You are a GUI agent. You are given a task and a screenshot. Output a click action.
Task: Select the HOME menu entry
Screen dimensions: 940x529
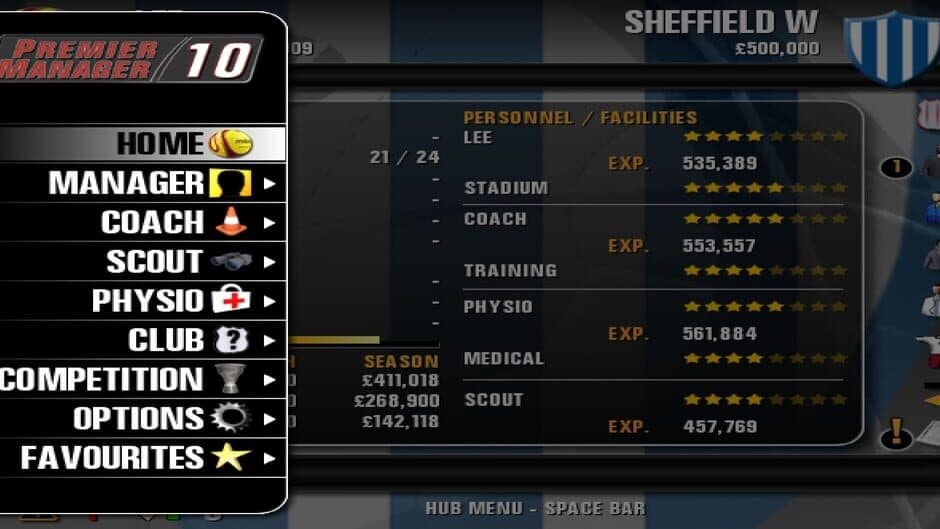tap(160, 143)
